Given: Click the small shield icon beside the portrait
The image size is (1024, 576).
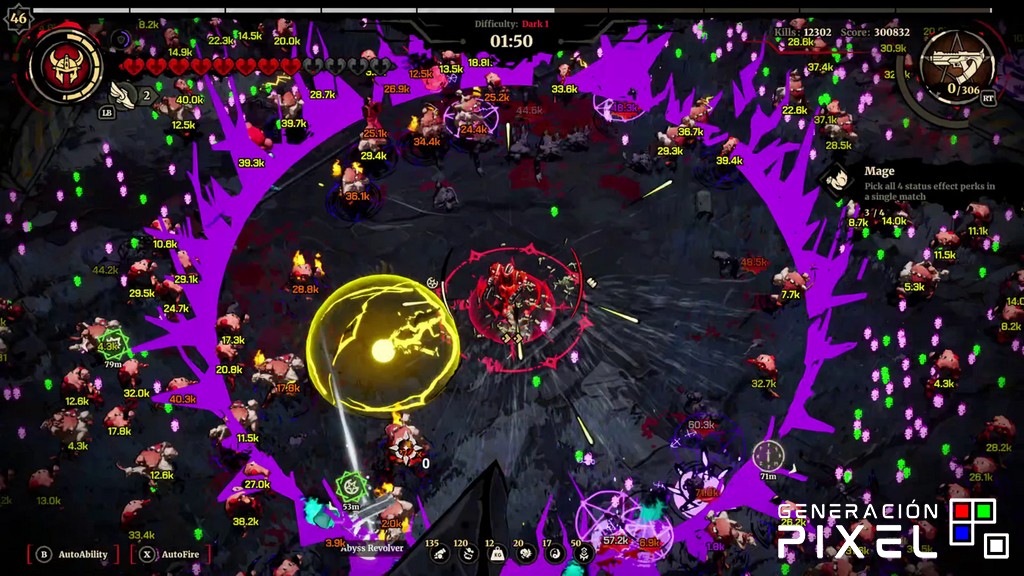Looking at the screenshot, I should point(122,40).
